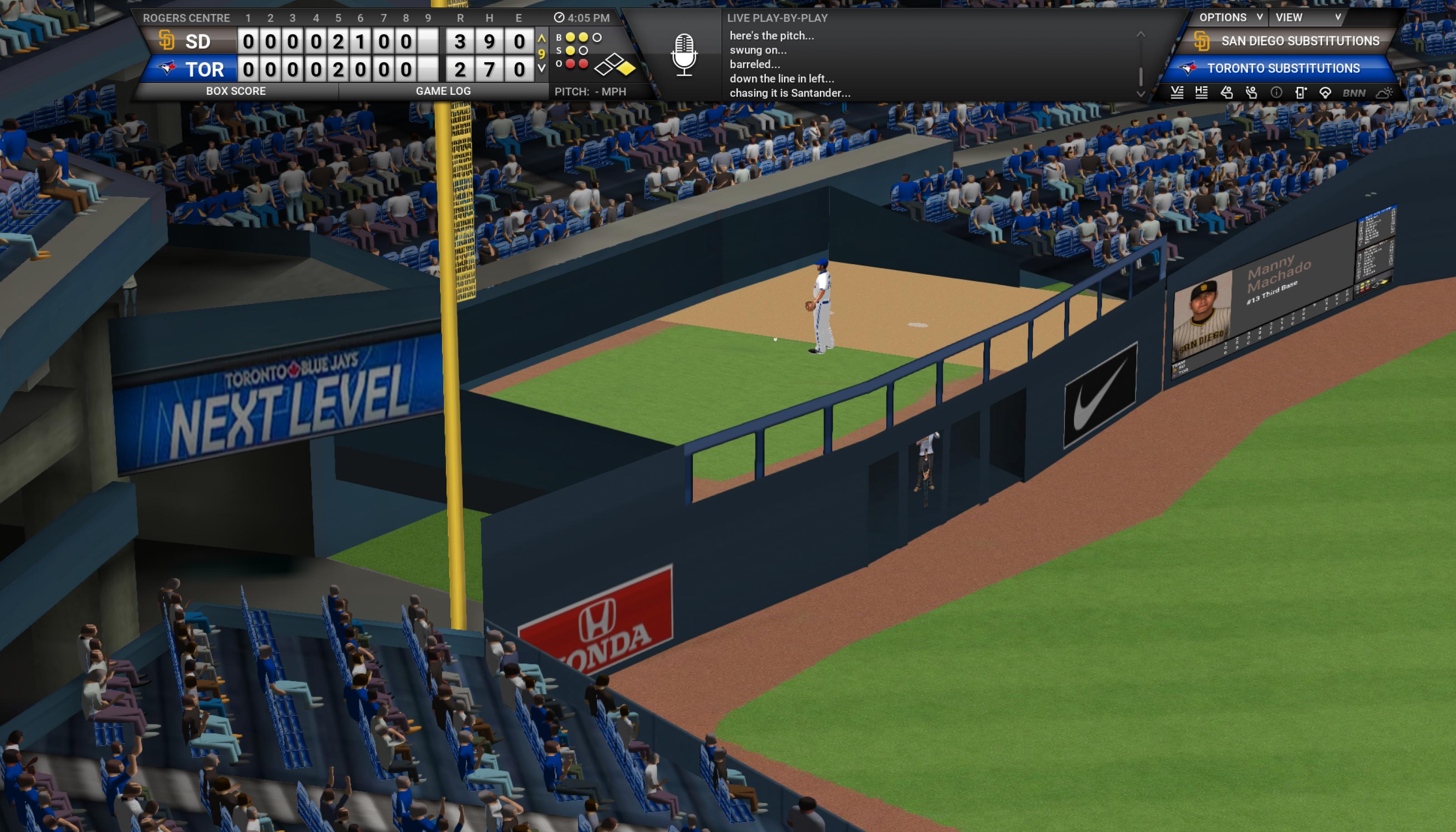This screenshot has width=1456, height=832.
Task: Show the weather conditions icon
Action: [1384, 93]
